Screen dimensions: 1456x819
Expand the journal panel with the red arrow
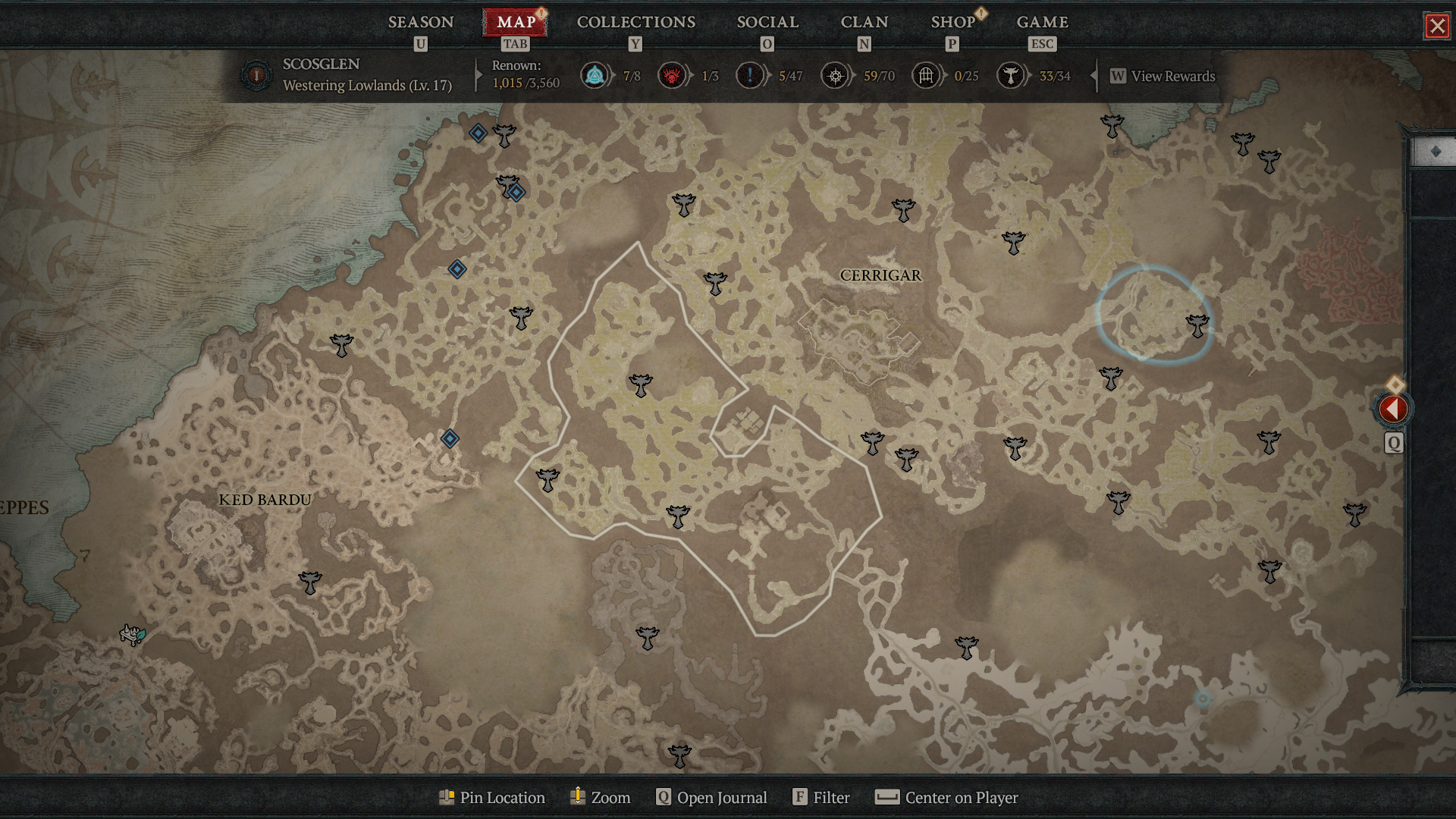click(1394, 409)
